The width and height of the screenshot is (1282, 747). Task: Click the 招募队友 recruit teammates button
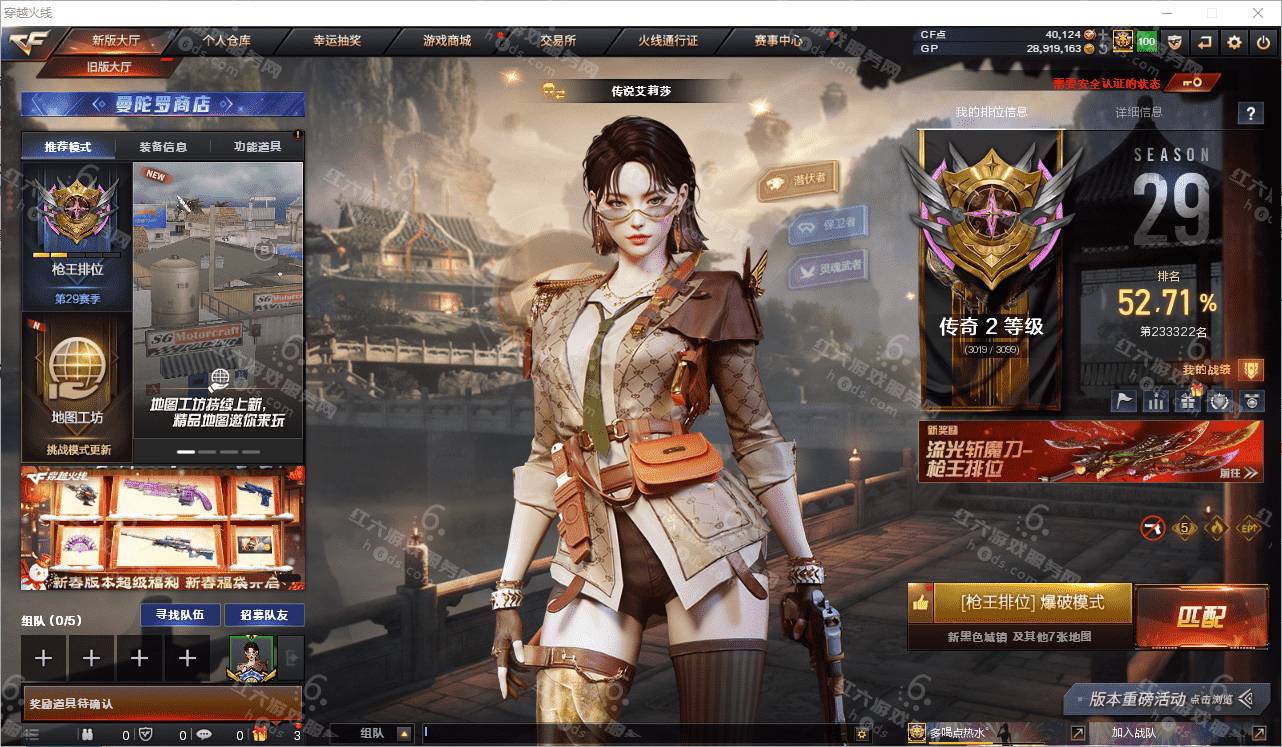point(264,615)
